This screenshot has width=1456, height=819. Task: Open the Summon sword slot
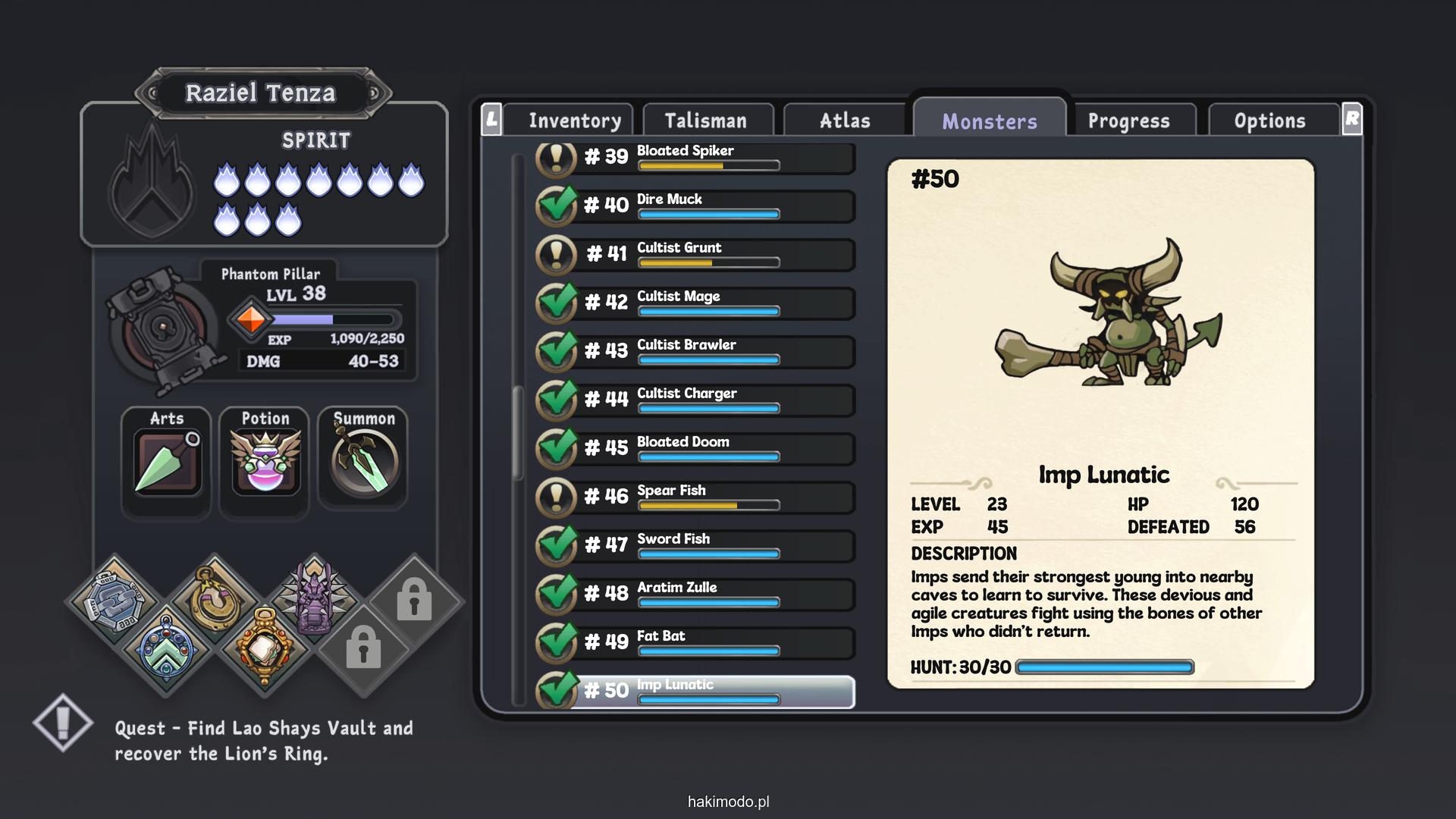click(364, 462)
